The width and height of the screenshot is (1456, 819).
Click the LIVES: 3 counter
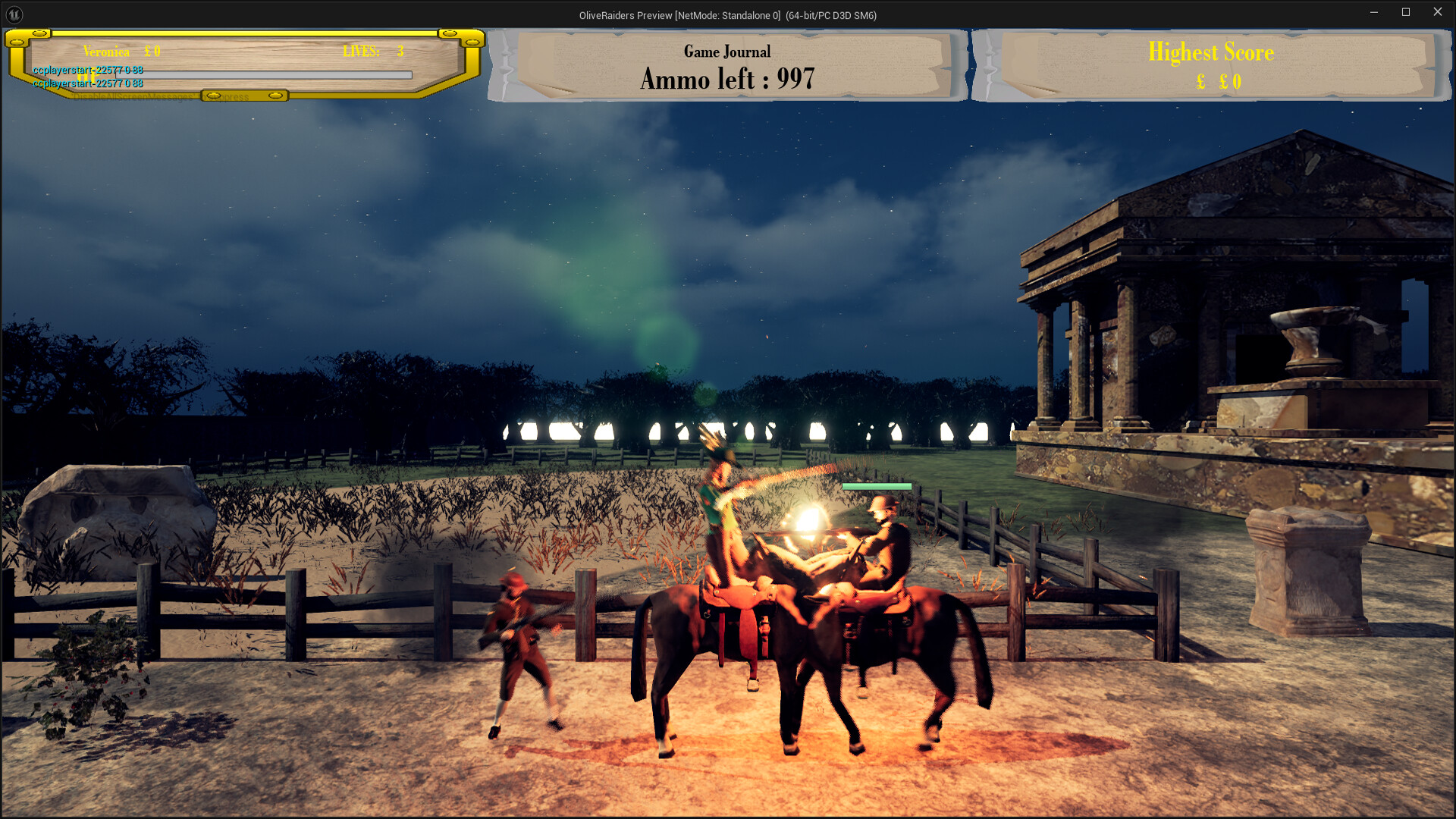(x=373, y=51)
